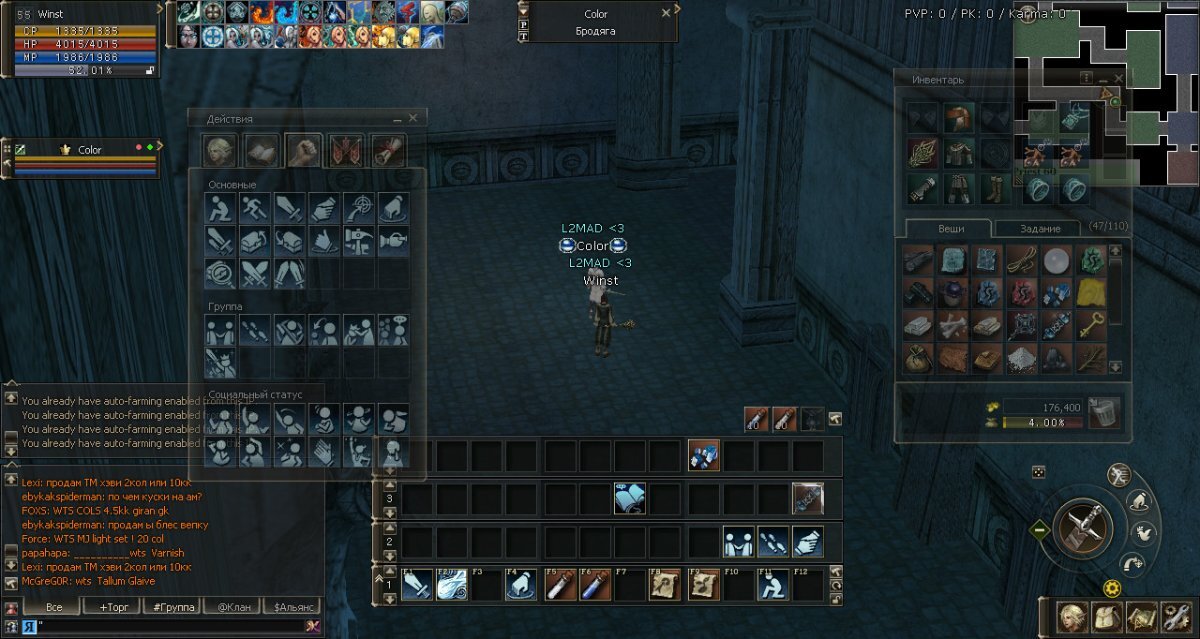Screen dimensions: 1200x639
Task: Close the Color target window
Action: pos(666,14)
